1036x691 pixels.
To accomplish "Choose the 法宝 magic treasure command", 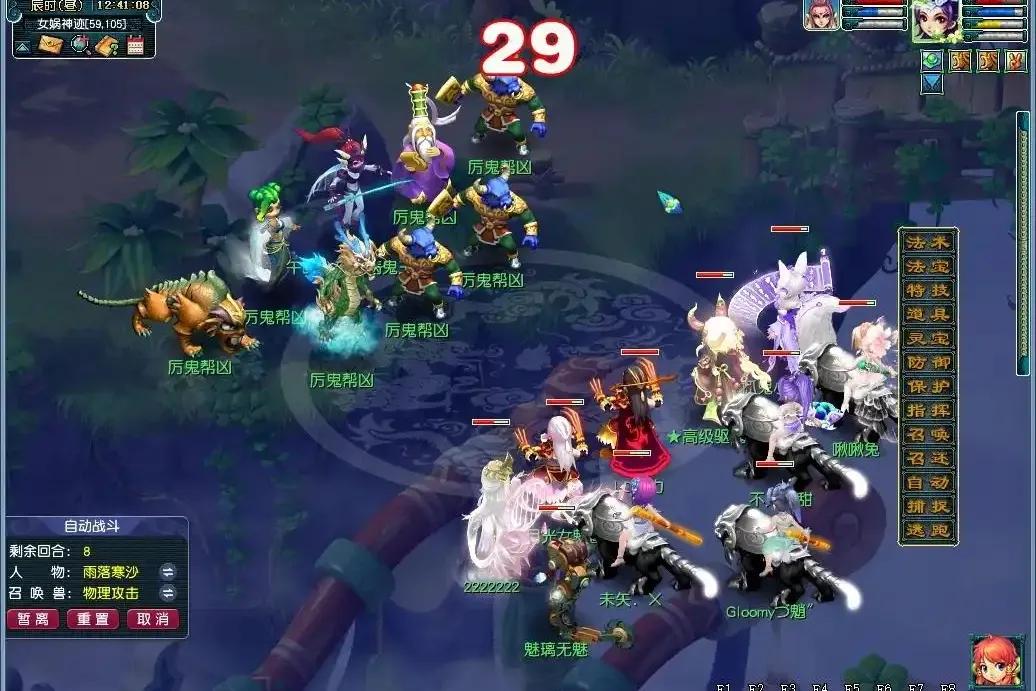I will pyautogui.click(x=928, y=267).
